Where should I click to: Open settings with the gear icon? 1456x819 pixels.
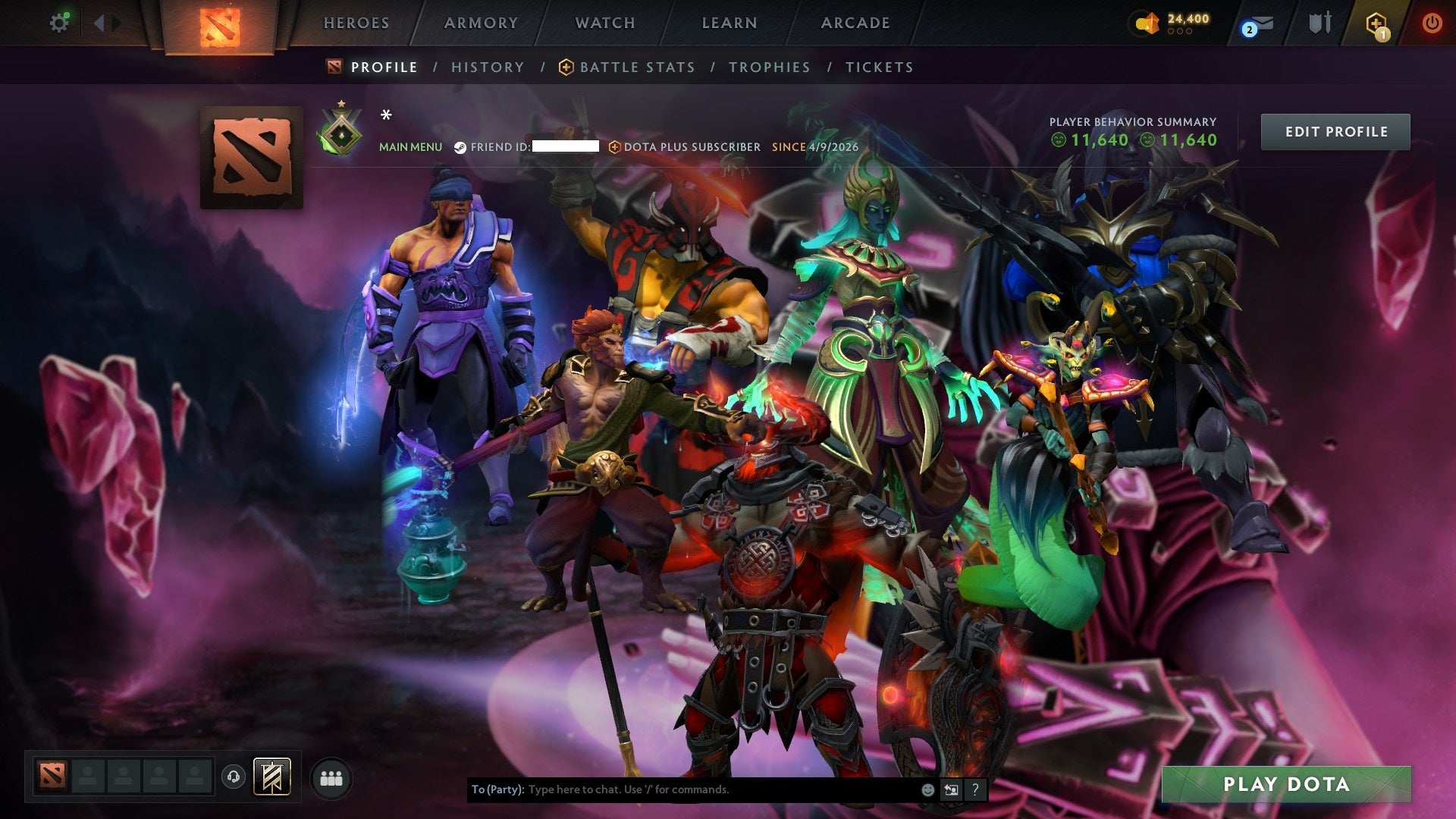tap(60, 22)
